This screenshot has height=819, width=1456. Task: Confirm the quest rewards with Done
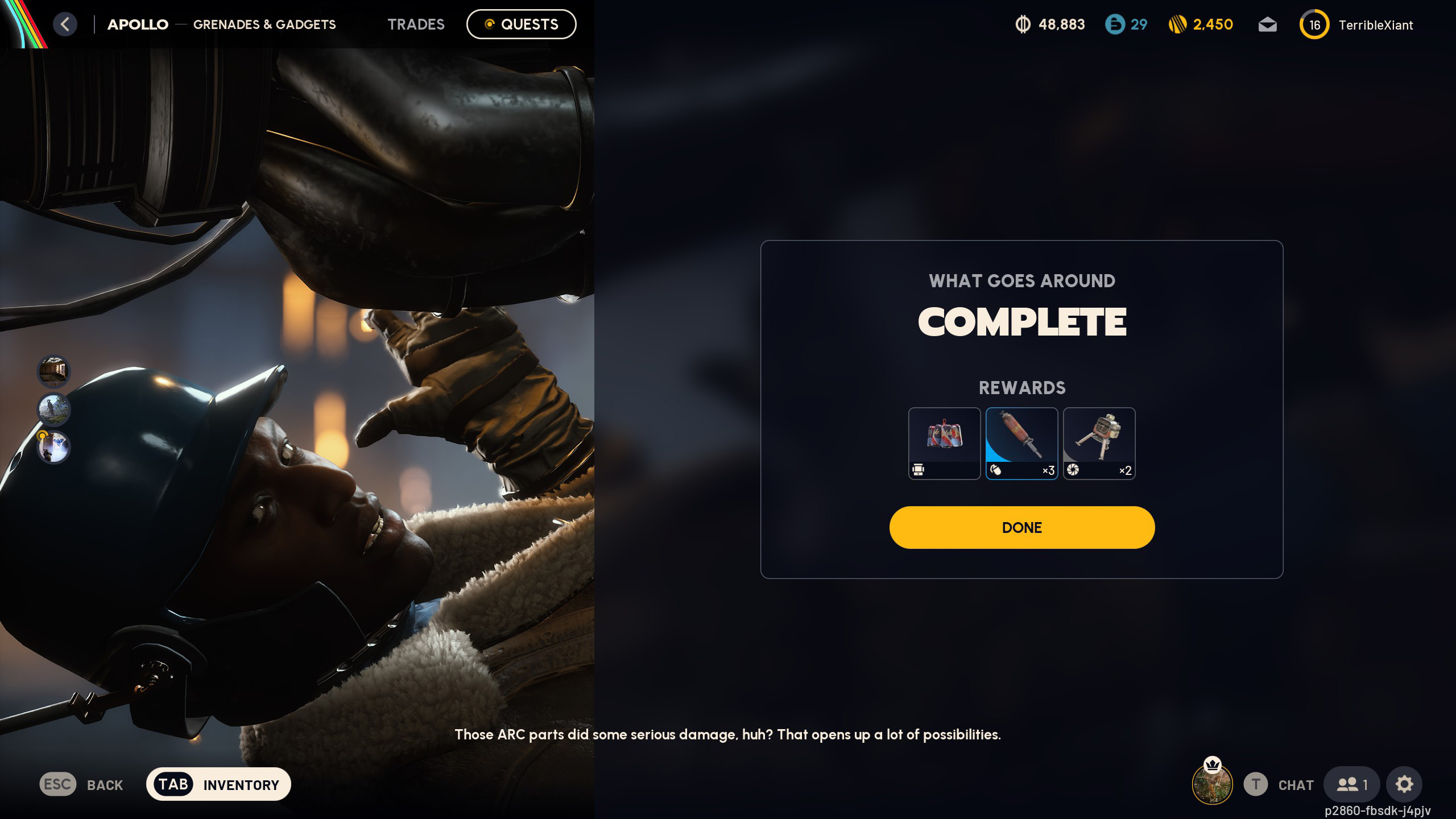coord(1021,527)
